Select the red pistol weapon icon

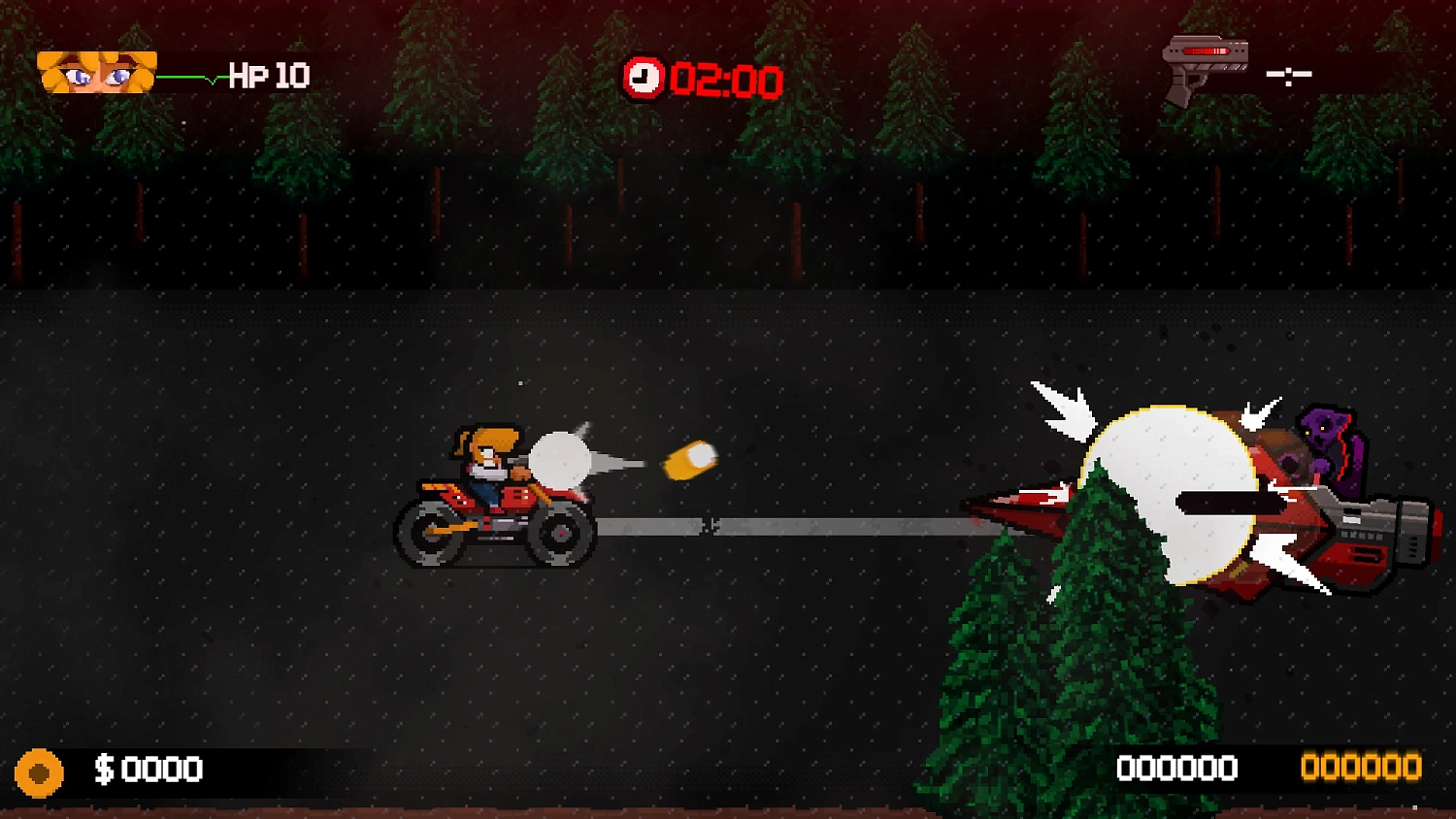tap(1204, 68)
